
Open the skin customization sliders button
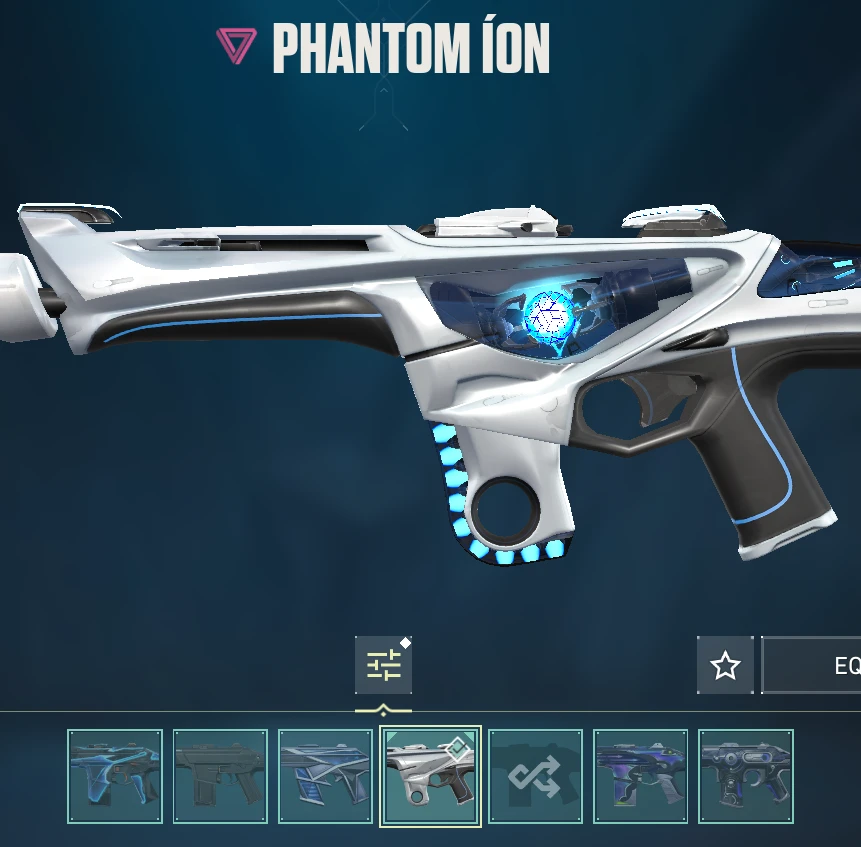(383, 665)
